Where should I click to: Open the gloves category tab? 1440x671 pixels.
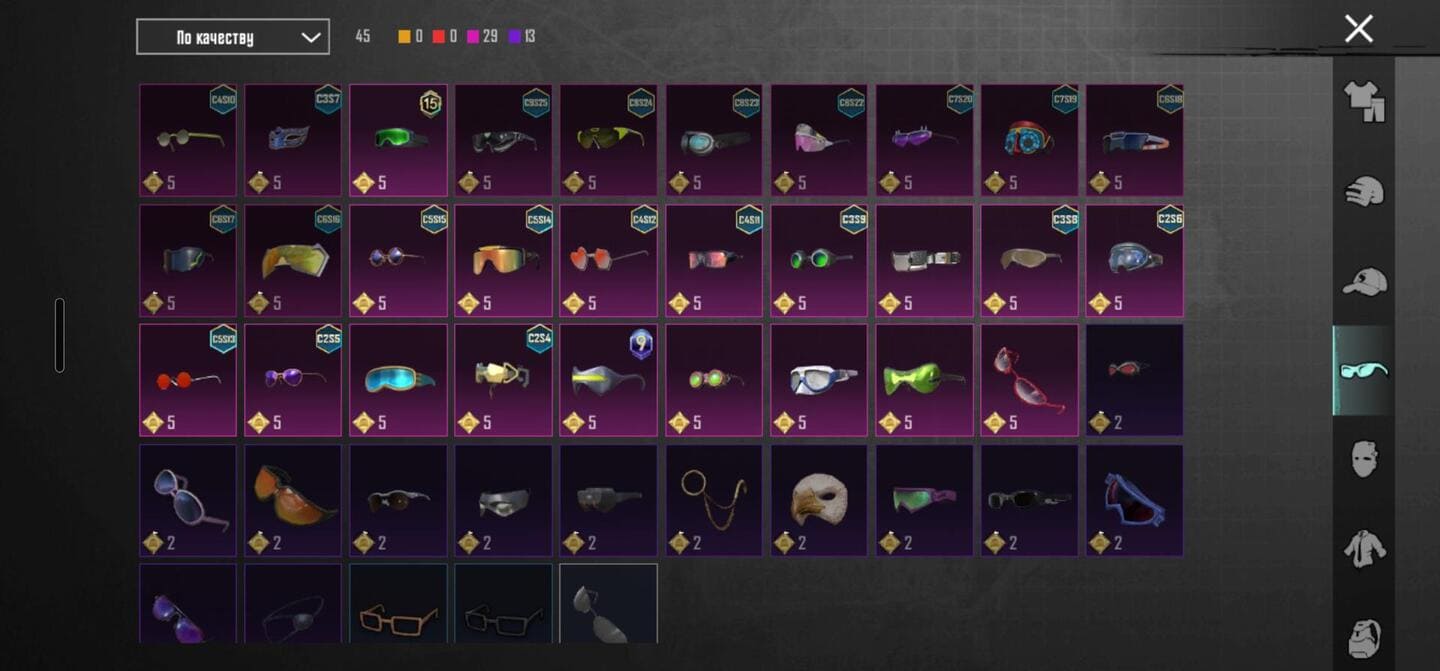click(x=1364, y=191)
